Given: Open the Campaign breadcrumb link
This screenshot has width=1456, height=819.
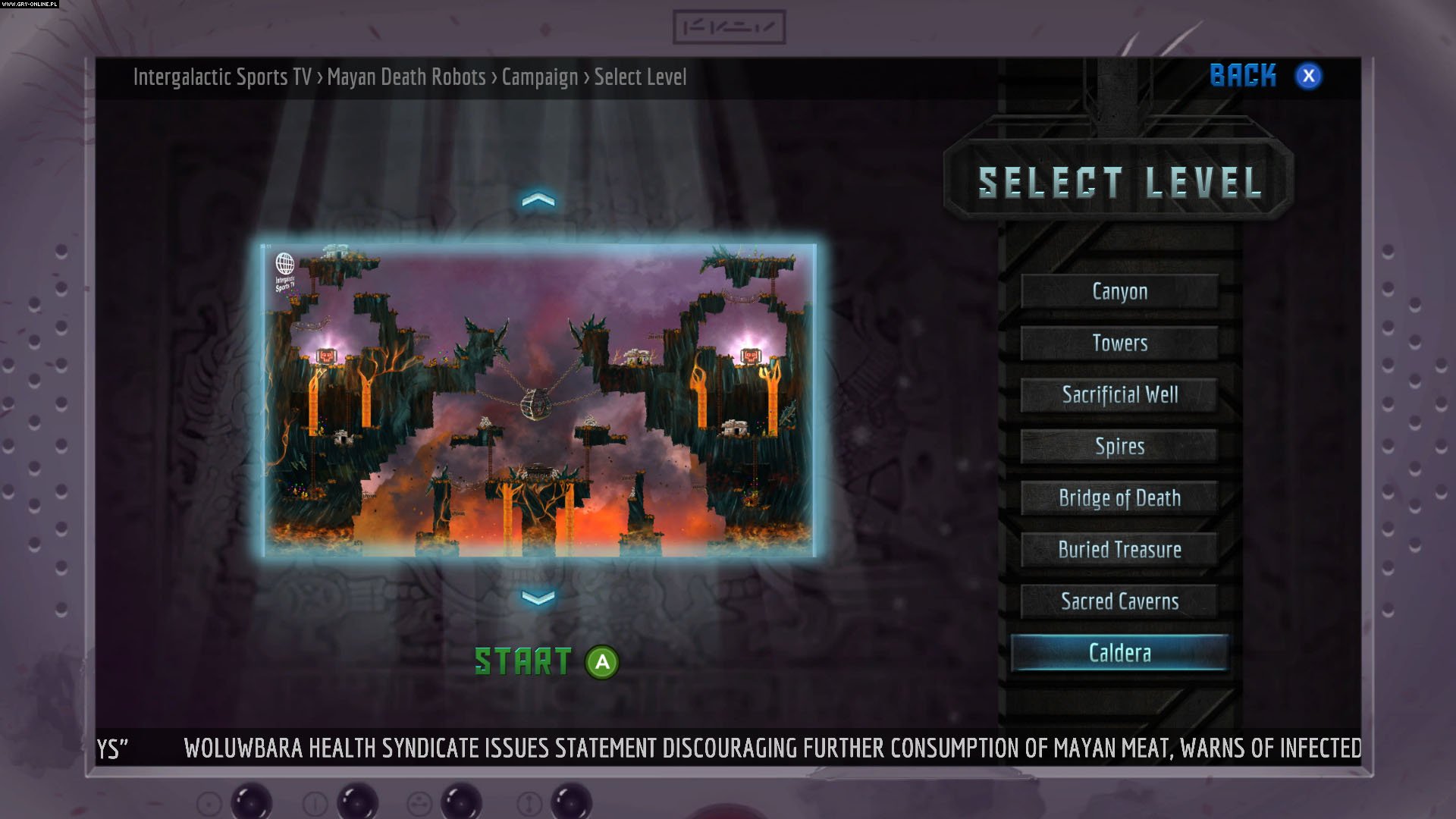Looking at the screenshot, I should [x=539, y=77].
